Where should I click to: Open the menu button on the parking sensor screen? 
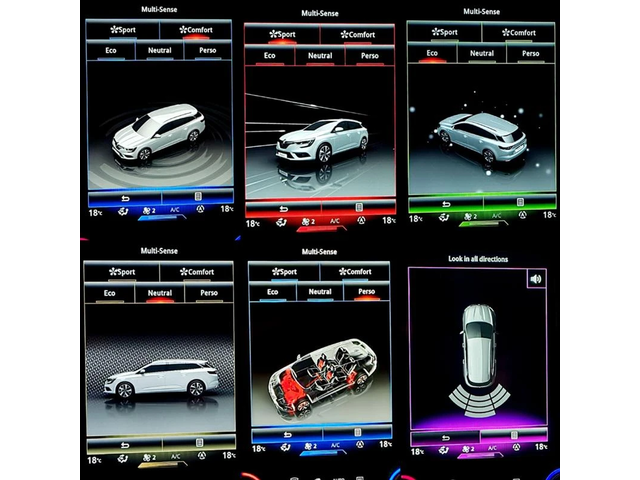[x=514, y=436]
